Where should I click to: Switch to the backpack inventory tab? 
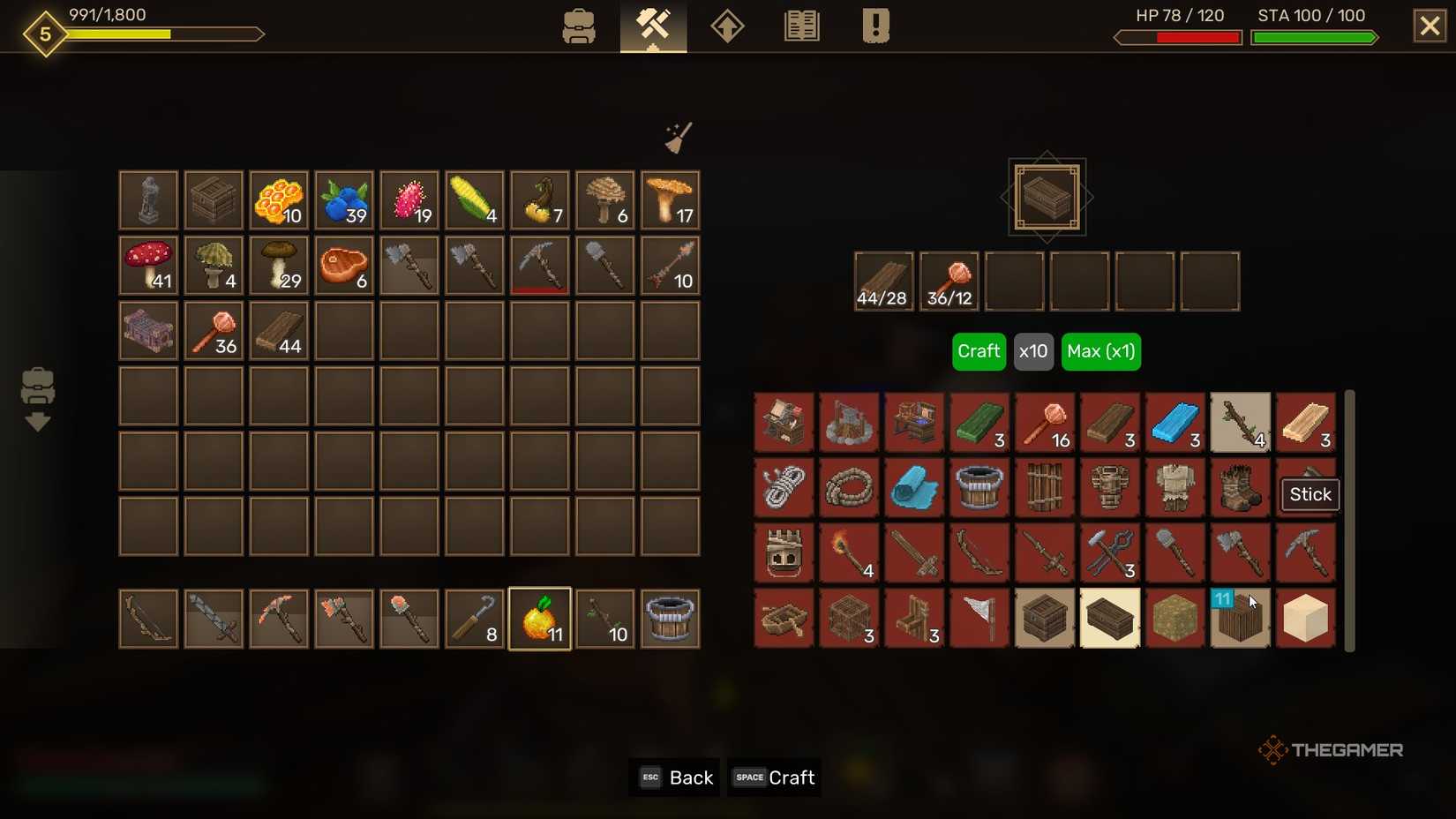(x=579, y=26)
